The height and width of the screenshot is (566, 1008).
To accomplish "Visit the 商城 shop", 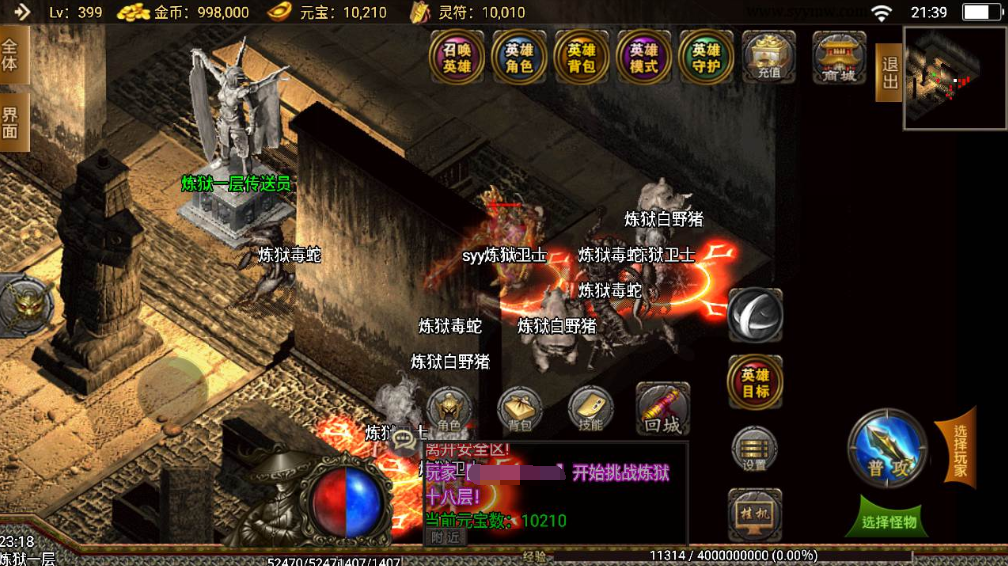I will coord(838,56).
